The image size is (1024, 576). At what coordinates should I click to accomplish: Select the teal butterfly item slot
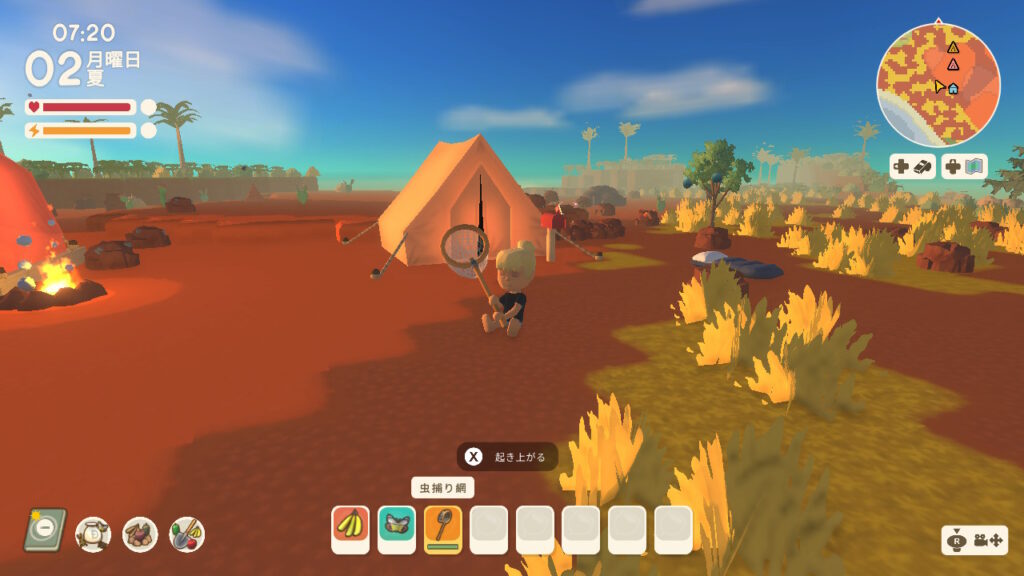pos(397,528)
